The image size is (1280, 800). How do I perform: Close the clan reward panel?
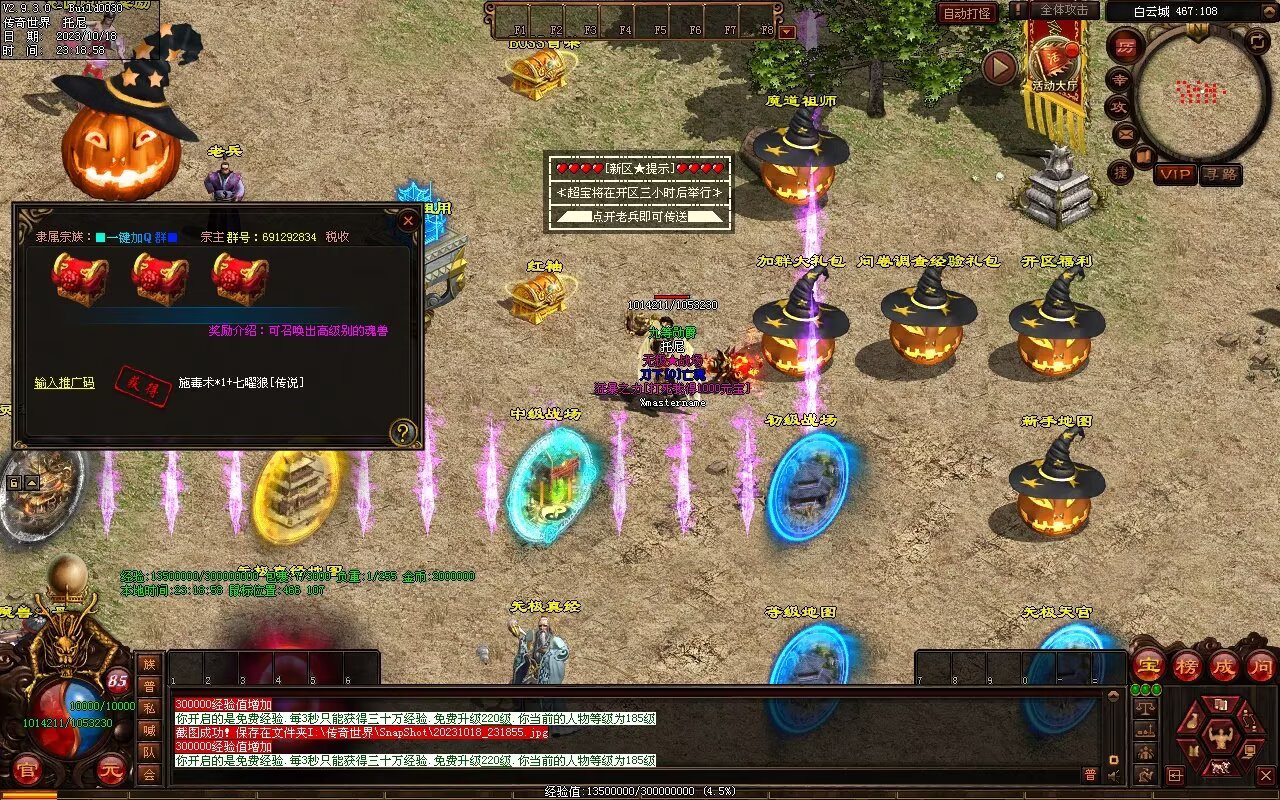click(x=407, y=221)
